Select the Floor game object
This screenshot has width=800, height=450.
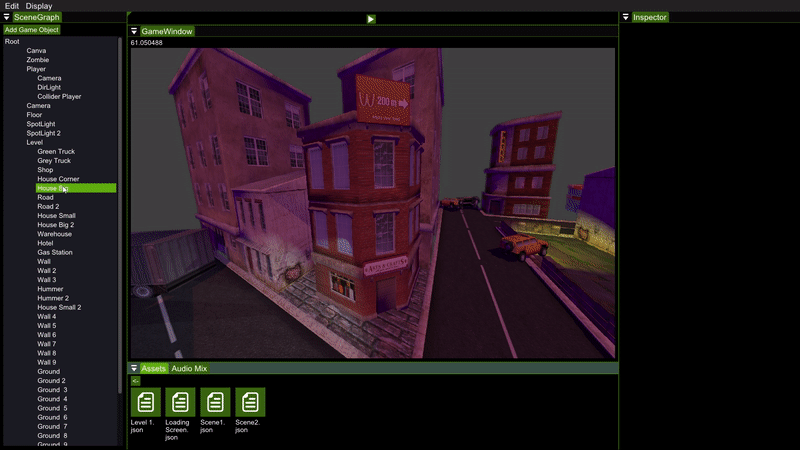coord(35,115)
